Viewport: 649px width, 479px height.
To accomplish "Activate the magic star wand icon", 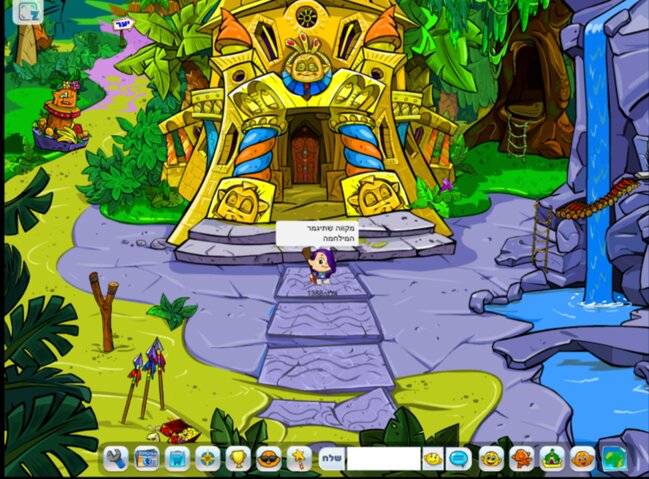I will click(297, 459).
